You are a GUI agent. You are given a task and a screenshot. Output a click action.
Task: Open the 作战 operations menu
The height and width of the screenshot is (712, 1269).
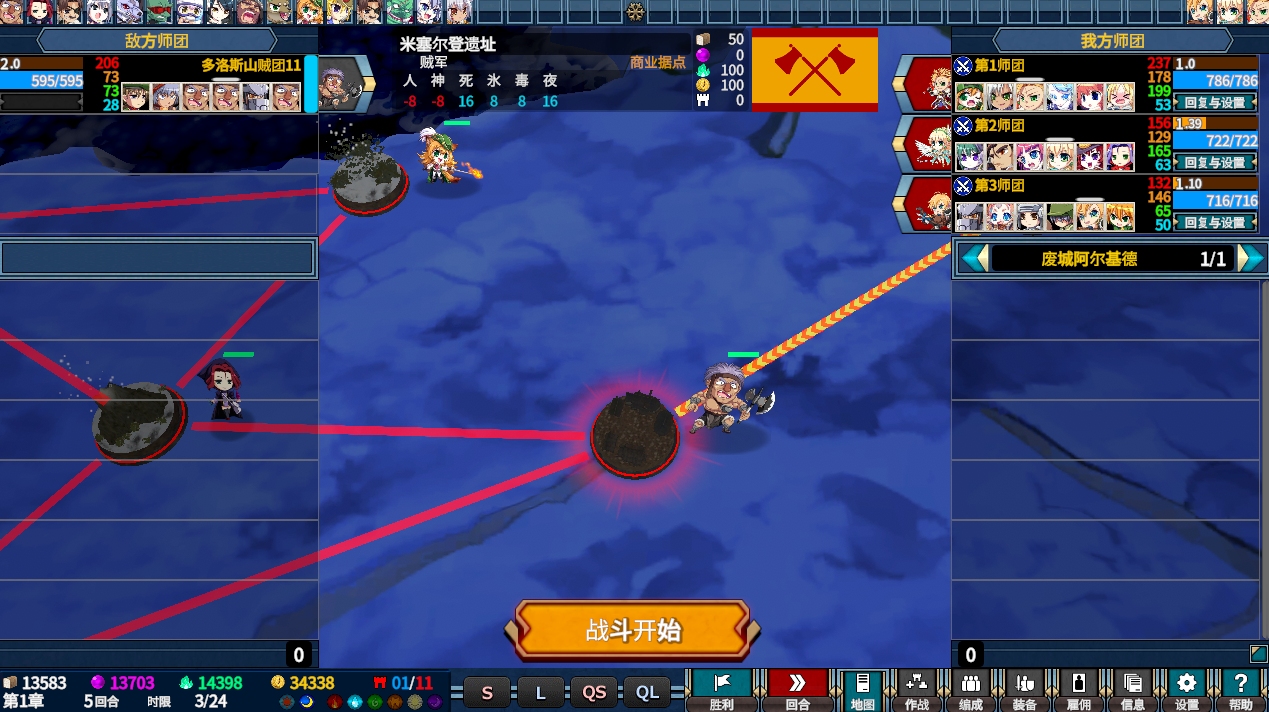point(916,690)
